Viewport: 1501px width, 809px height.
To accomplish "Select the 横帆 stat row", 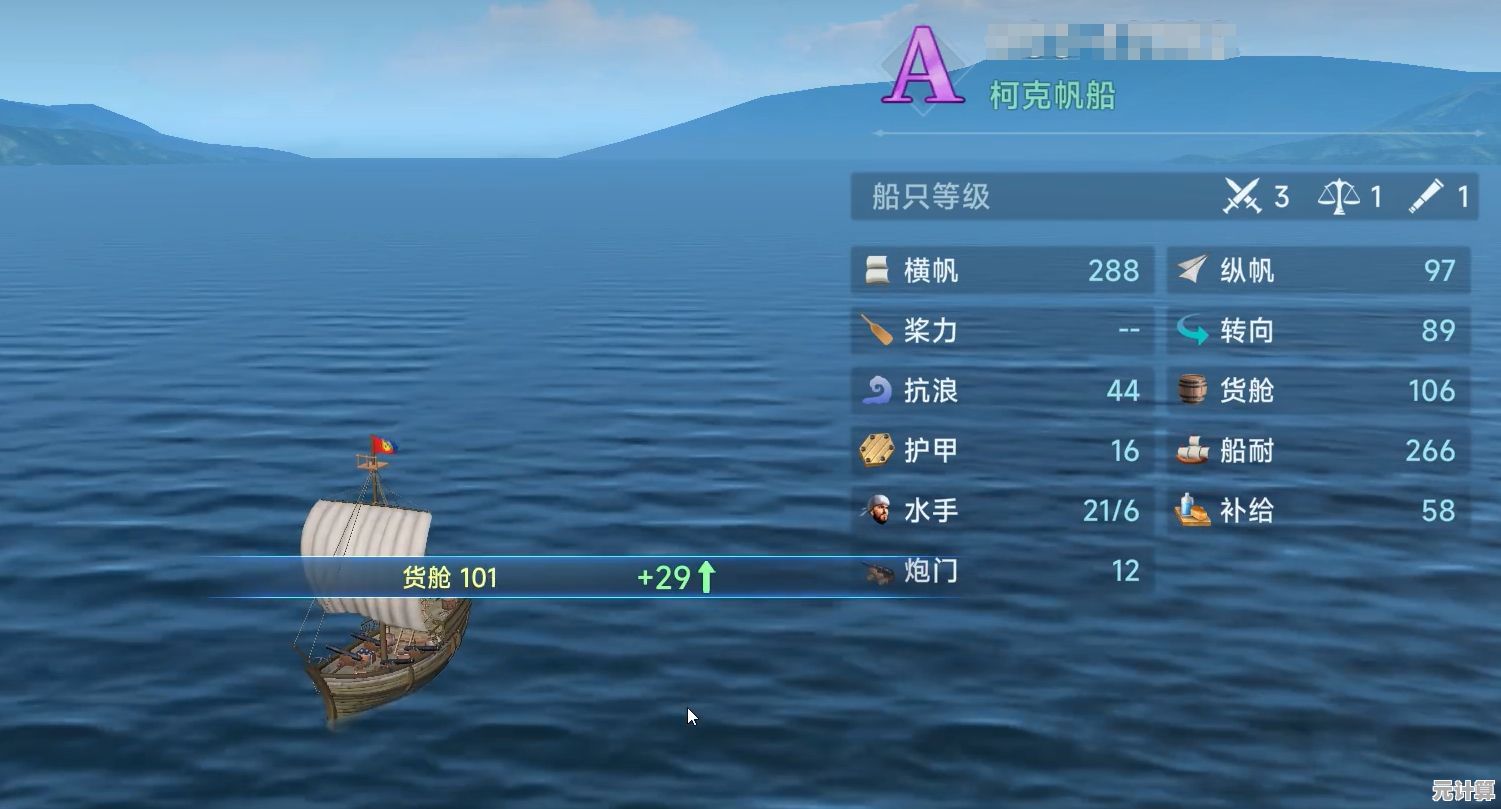I will coord(1002,271).
